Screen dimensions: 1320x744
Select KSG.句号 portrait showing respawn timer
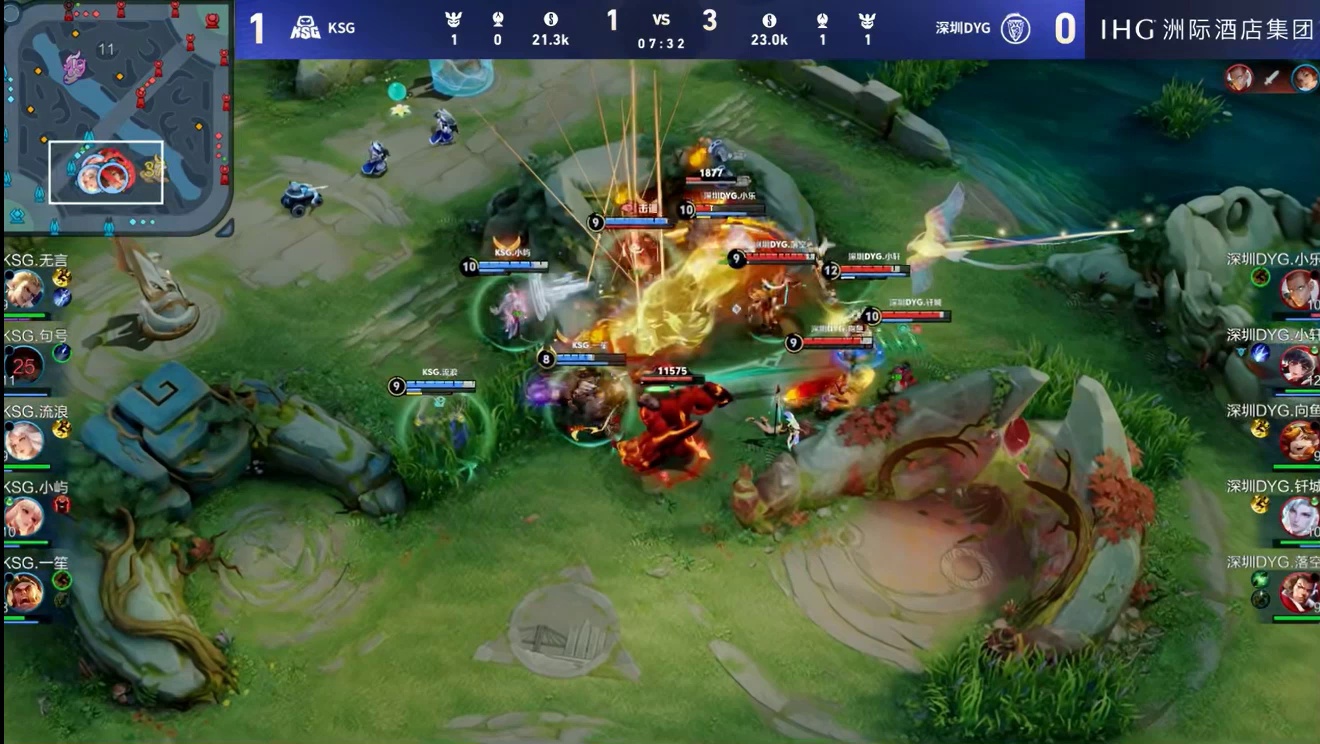24,365
